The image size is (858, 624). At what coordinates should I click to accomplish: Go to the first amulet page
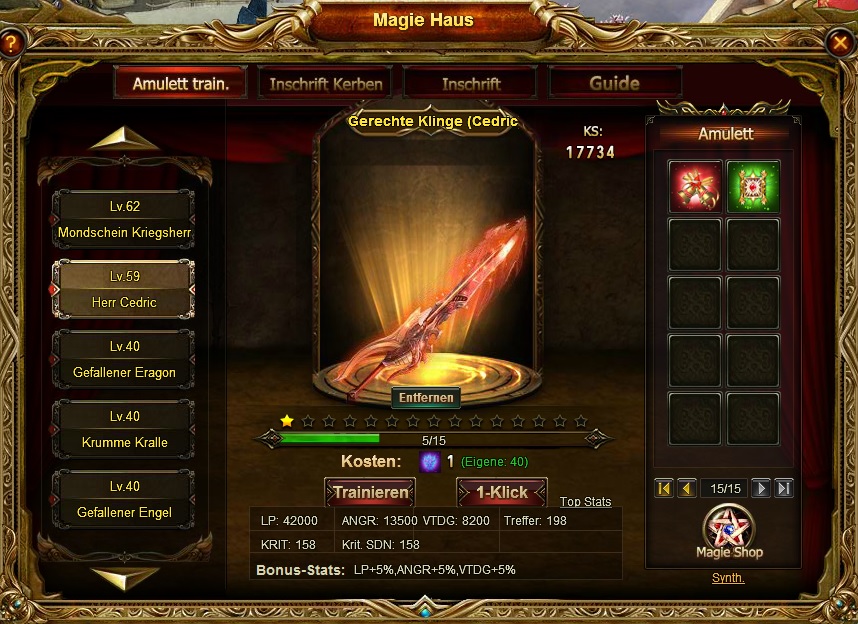coord(664,488)
